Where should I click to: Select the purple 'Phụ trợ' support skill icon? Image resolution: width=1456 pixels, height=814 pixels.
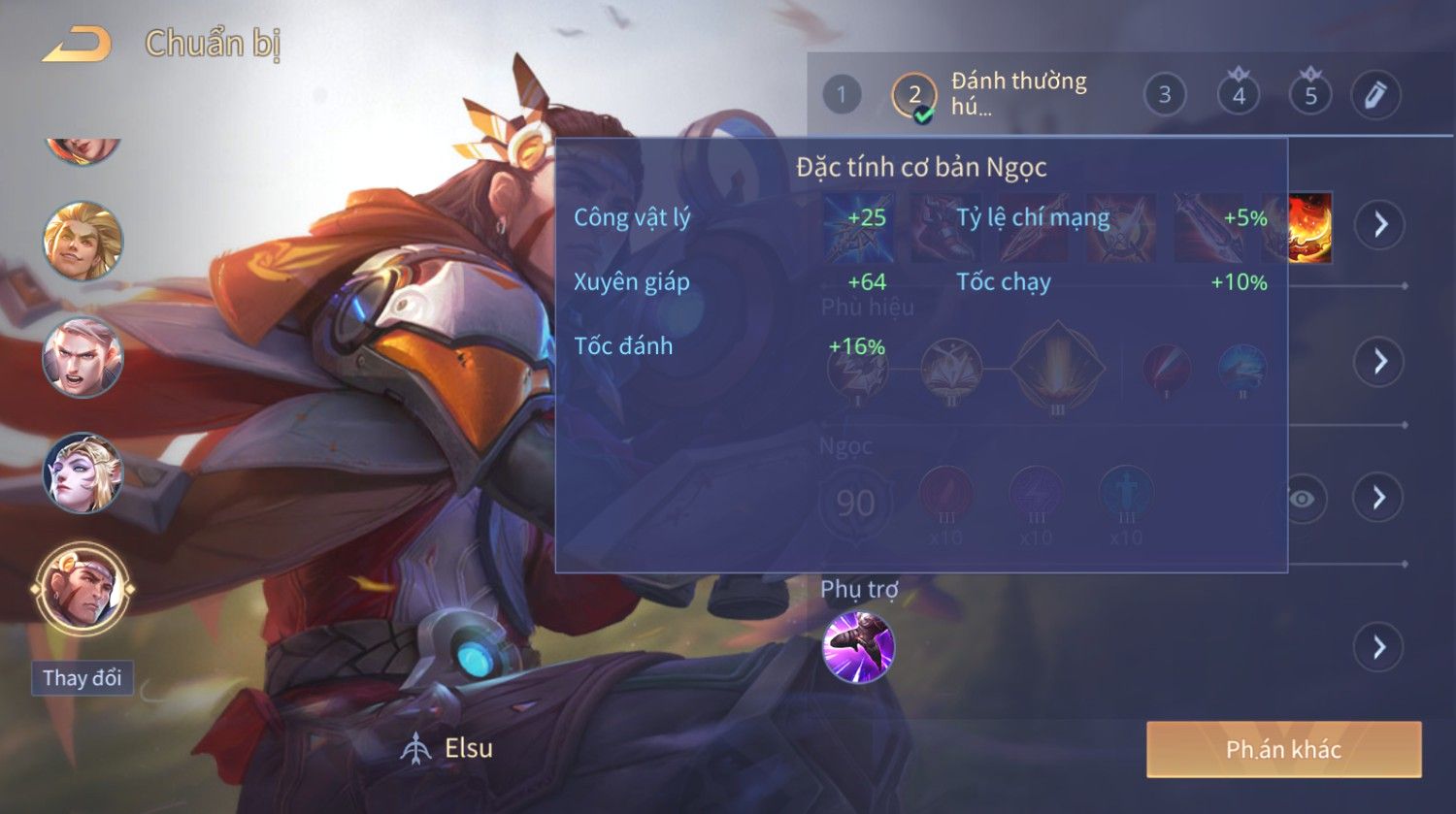pos(858,647)
